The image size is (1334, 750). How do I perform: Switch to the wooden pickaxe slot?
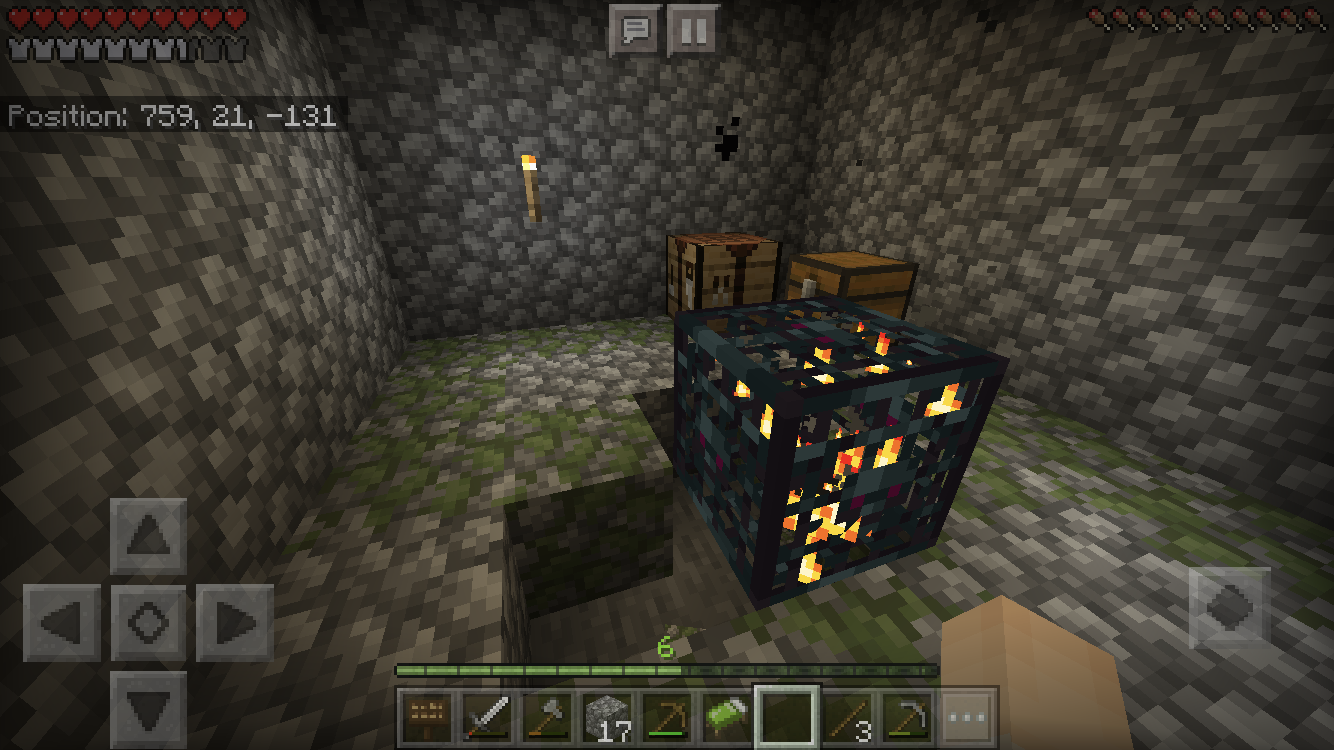point(667,717)
